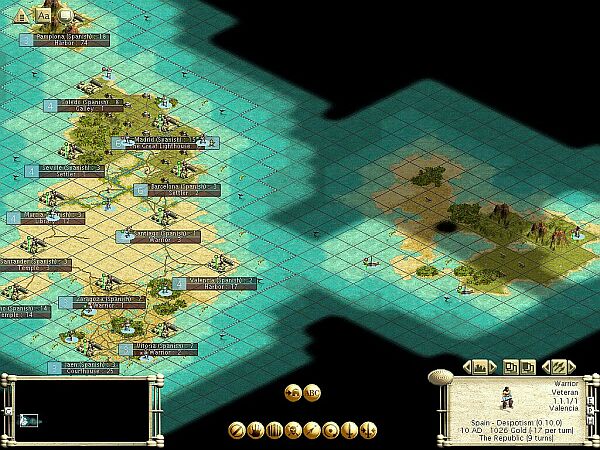Click the first gold unit order button
This screenshot has width=600, height=450.
[x=237, y=430]
